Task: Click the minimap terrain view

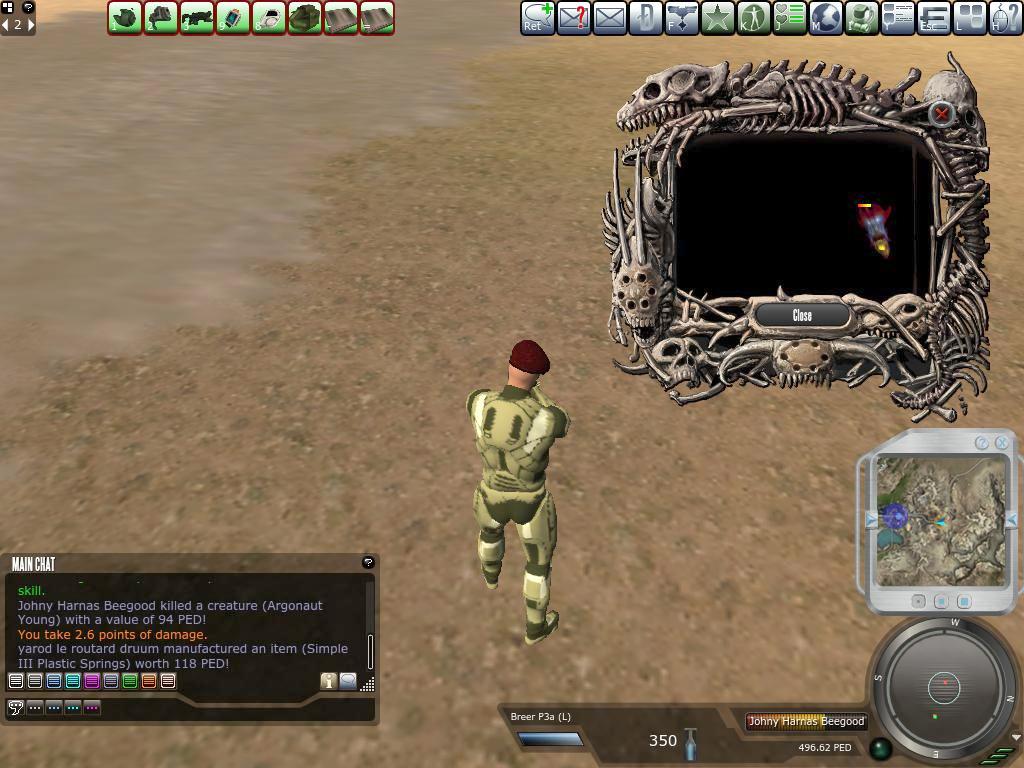Action: pos(941,520)
